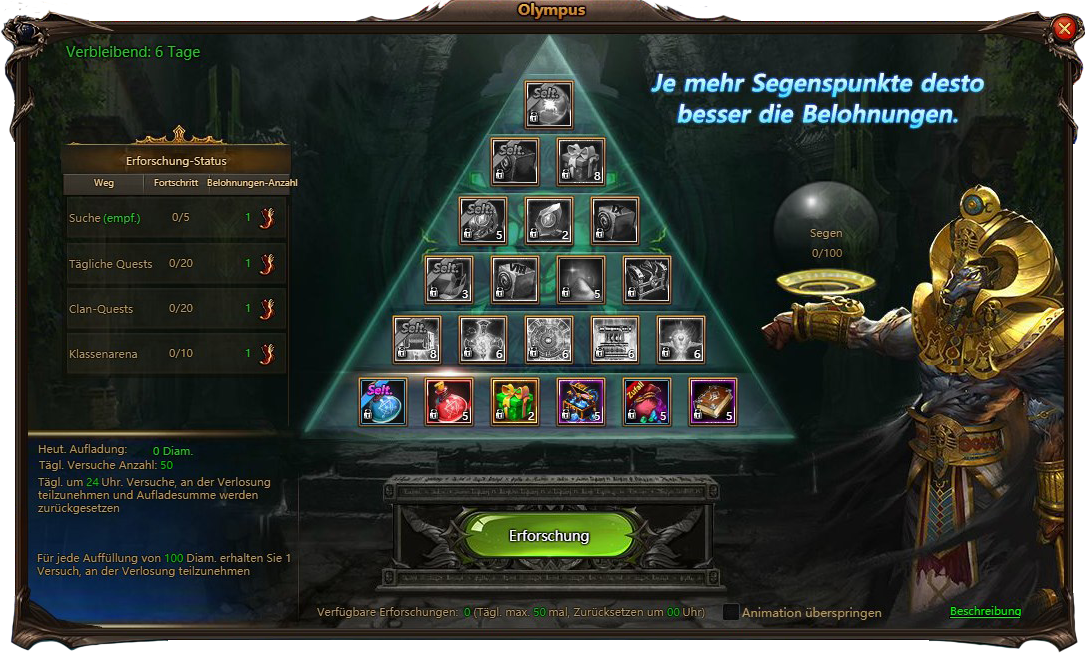Pick the Klassenarena row
The height and width of the screenshot is (653, 1085).
(x=176, y=353)
